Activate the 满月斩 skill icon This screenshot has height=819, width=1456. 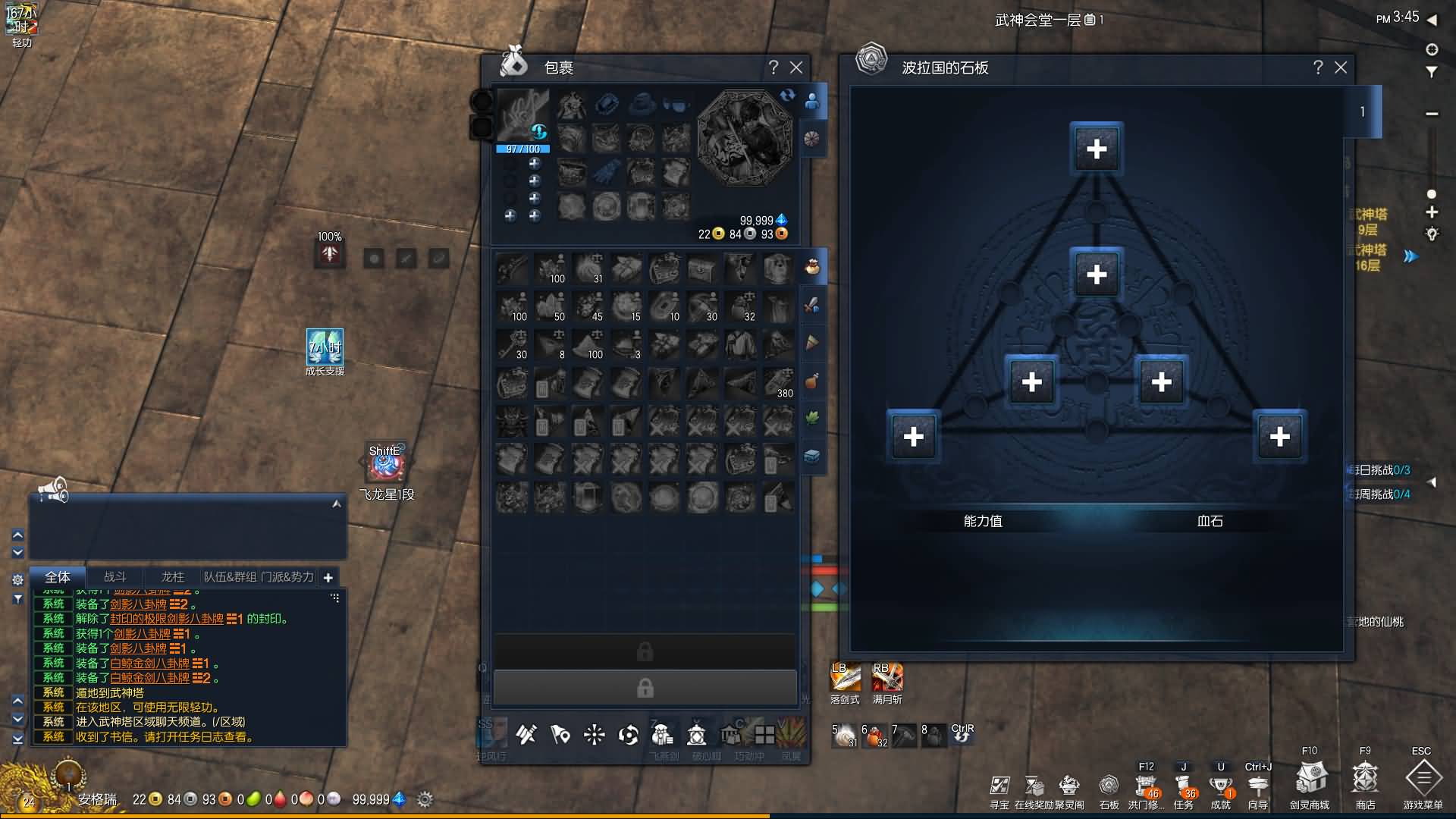tap(887, 677)
